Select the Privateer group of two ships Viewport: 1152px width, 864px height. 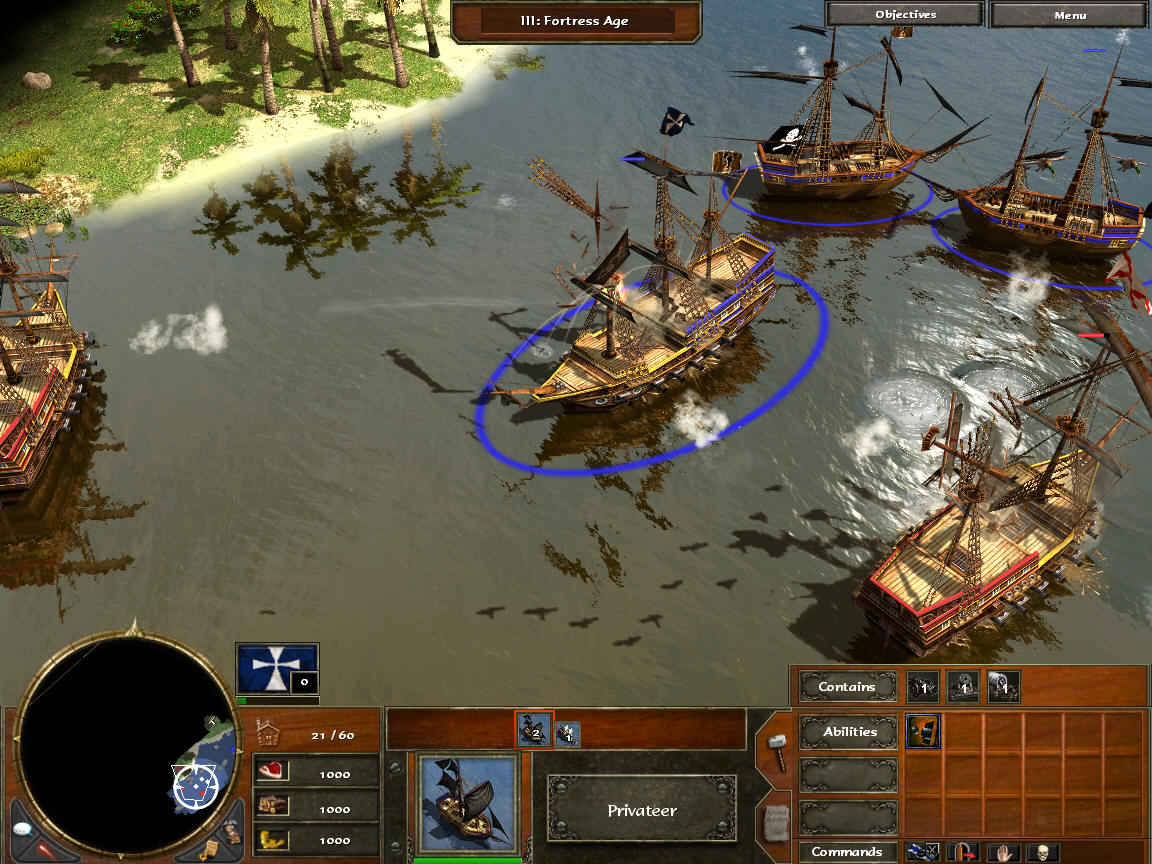pyautogui.click(x=533, y=731)
